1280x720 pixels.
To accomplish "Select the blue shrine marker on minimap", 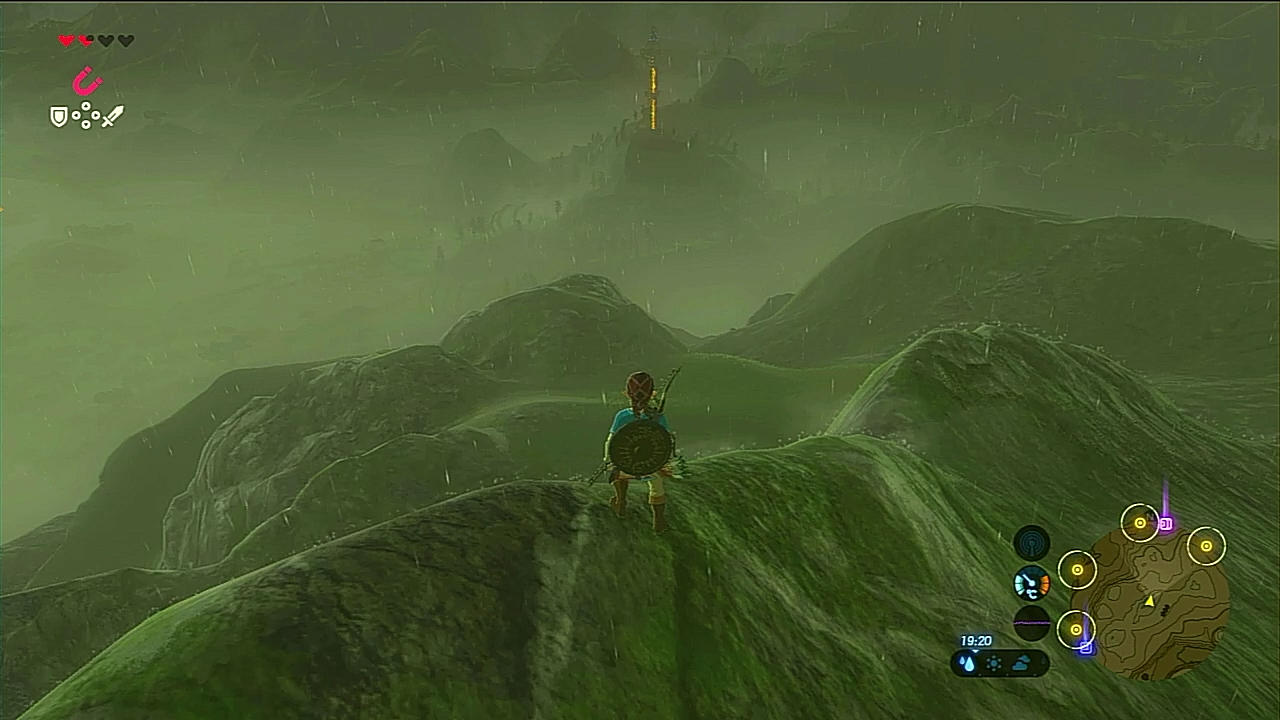I will pos(1087,647).
